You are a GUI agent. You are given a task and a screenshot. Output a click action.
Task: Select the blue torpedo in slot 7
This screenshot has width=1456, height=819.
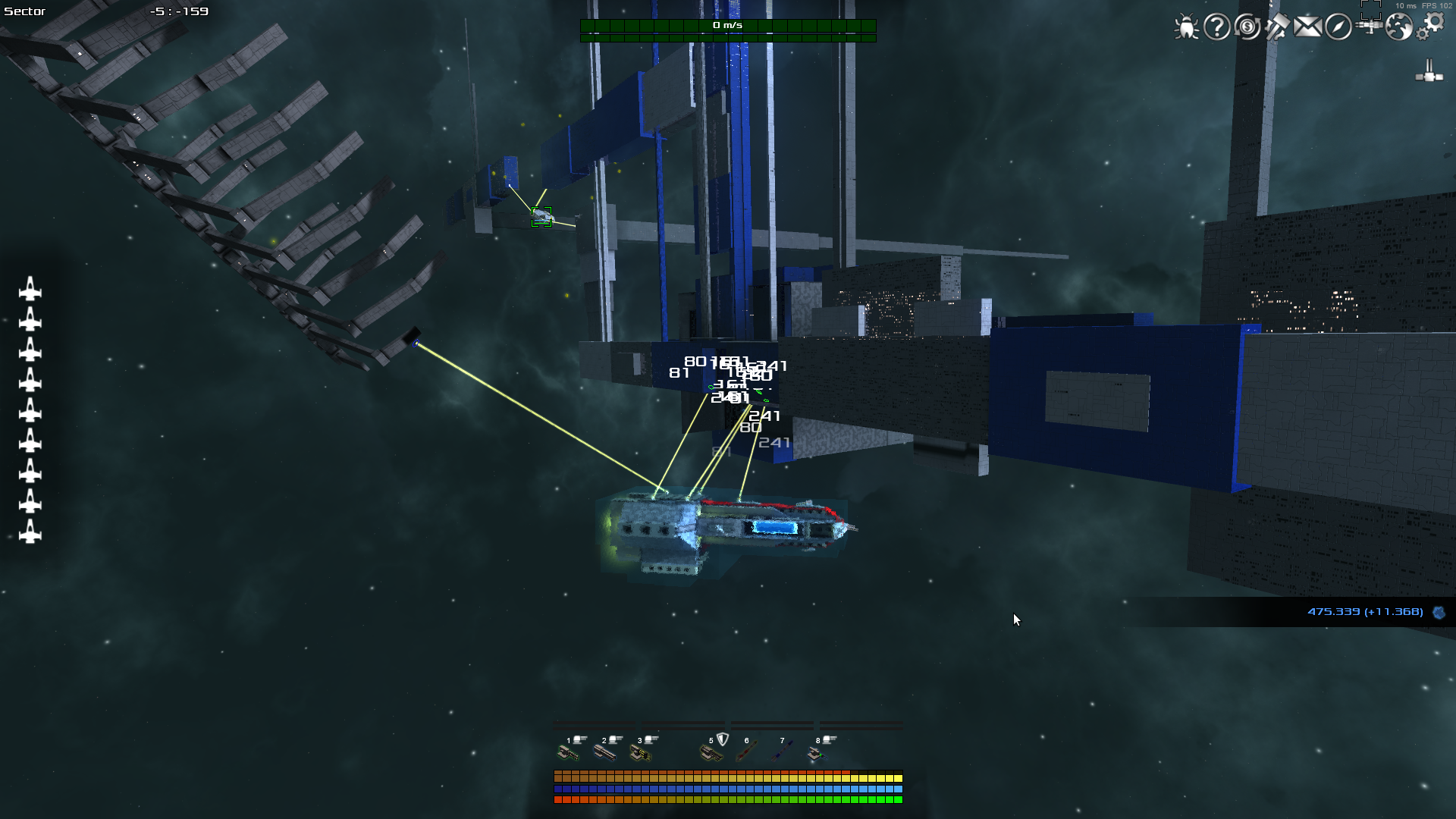(x=783, y=752)
